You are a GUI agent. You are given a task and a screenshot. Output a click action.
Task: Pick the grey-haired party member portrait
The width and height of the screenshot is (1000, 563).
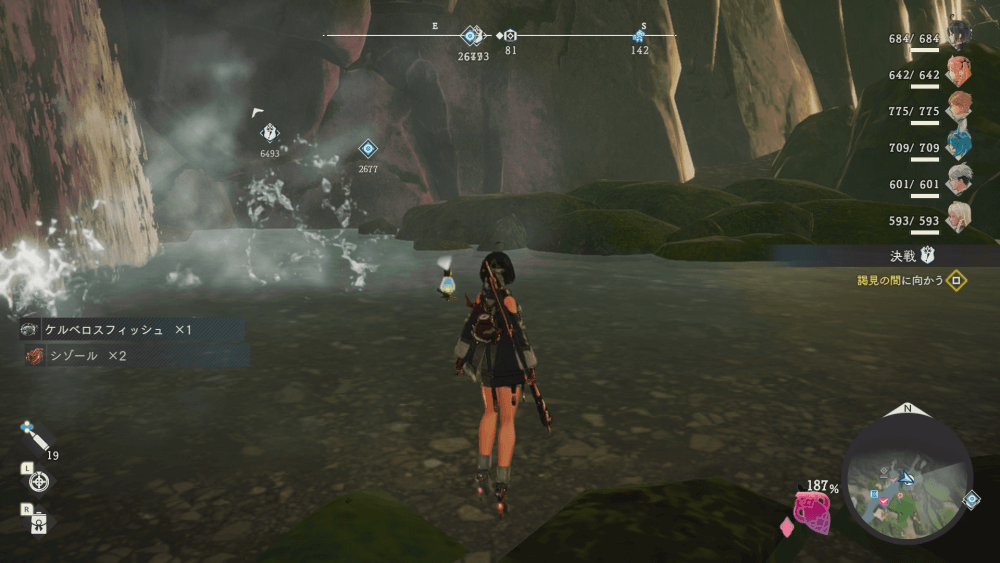(959, 179)
